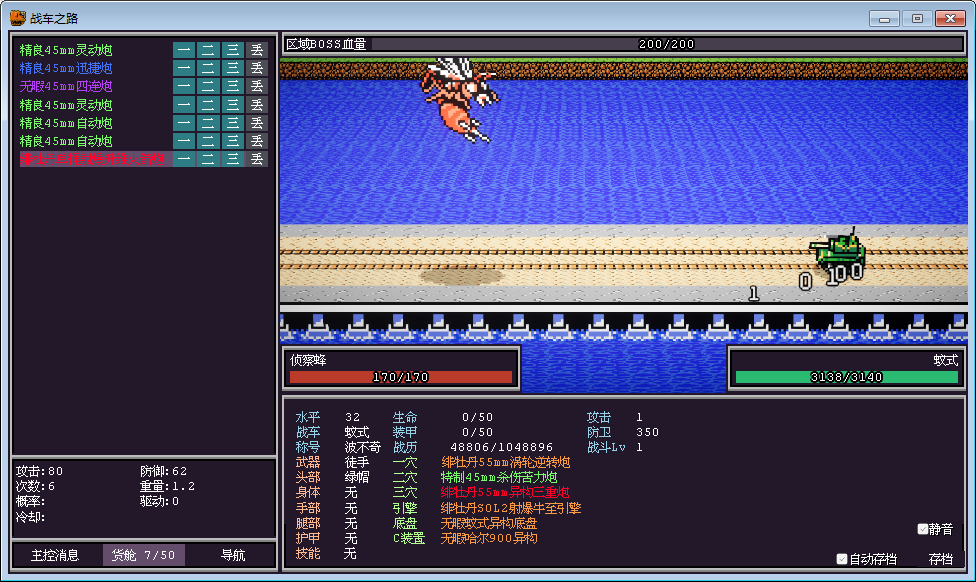Toggle the 静音 mute checkbox

[923, 529]
